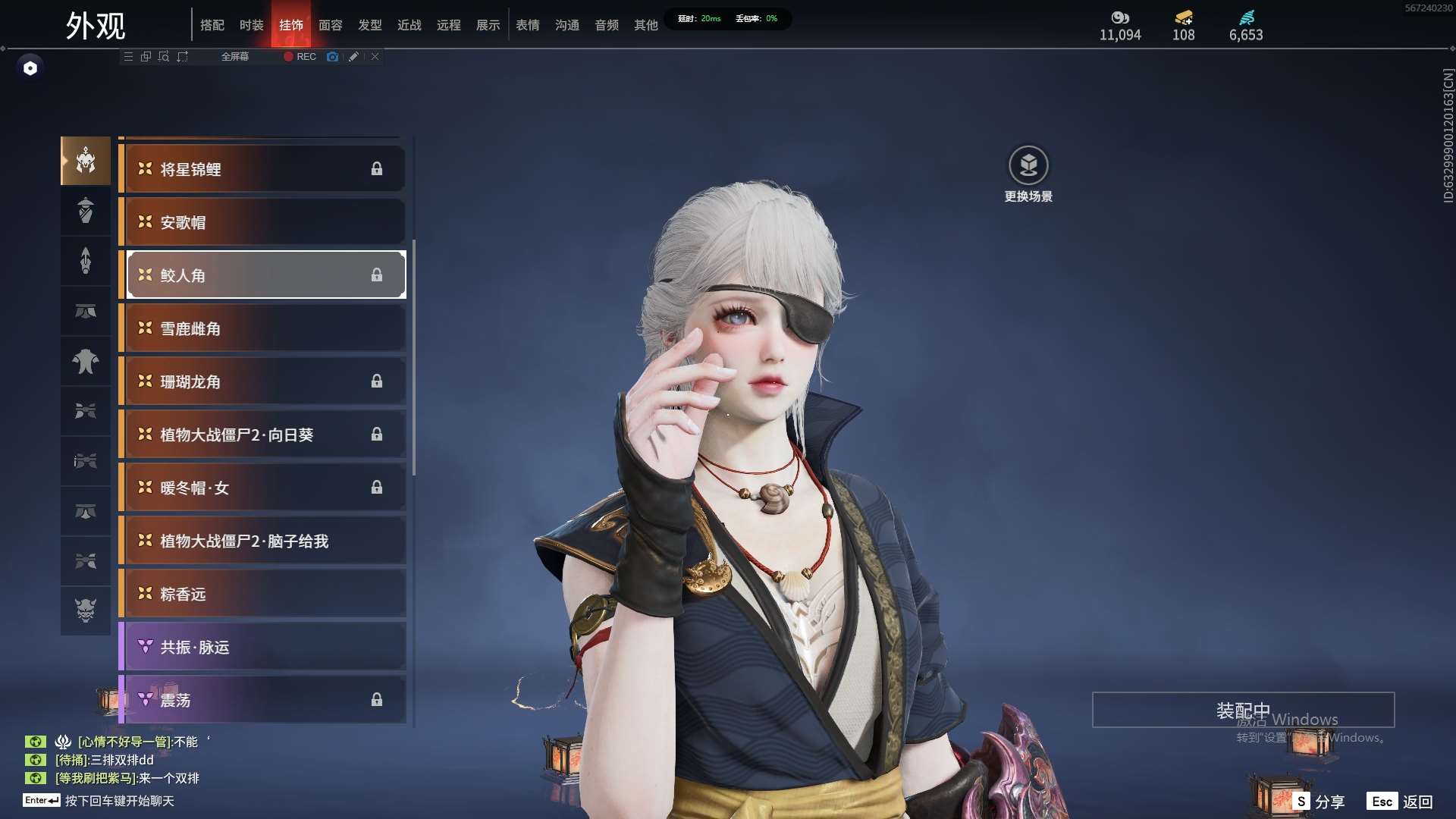Click 返回 to go back
1456x819 pixels.
[1401, 802]
